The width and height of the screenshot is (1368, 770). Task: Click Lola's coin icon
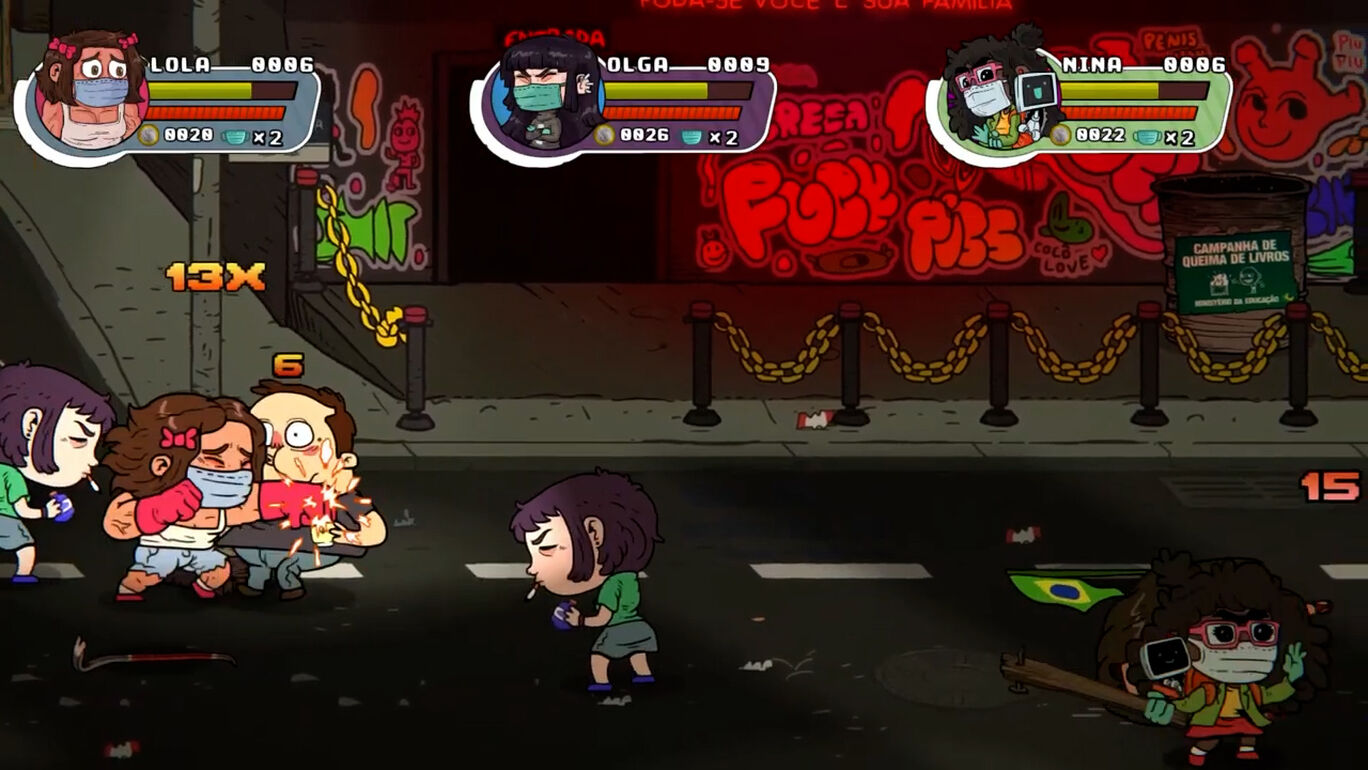click(149, 136)
